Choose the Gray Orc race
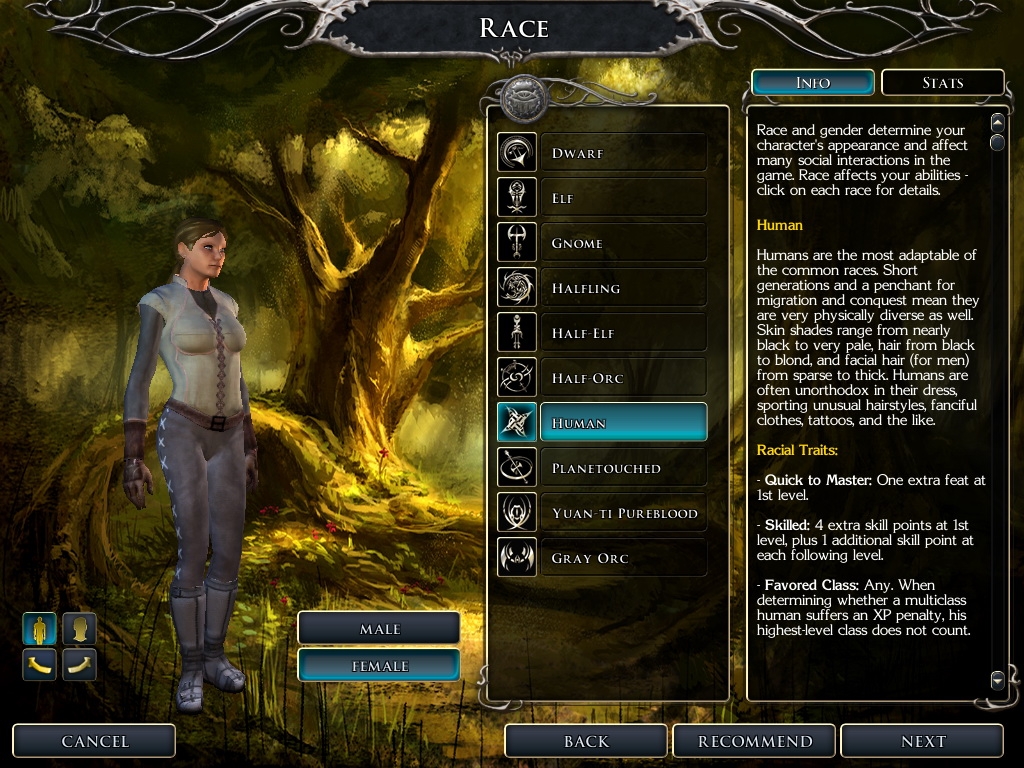The image size is (1024, 768). pyautogui.click(x=622, y=558)
